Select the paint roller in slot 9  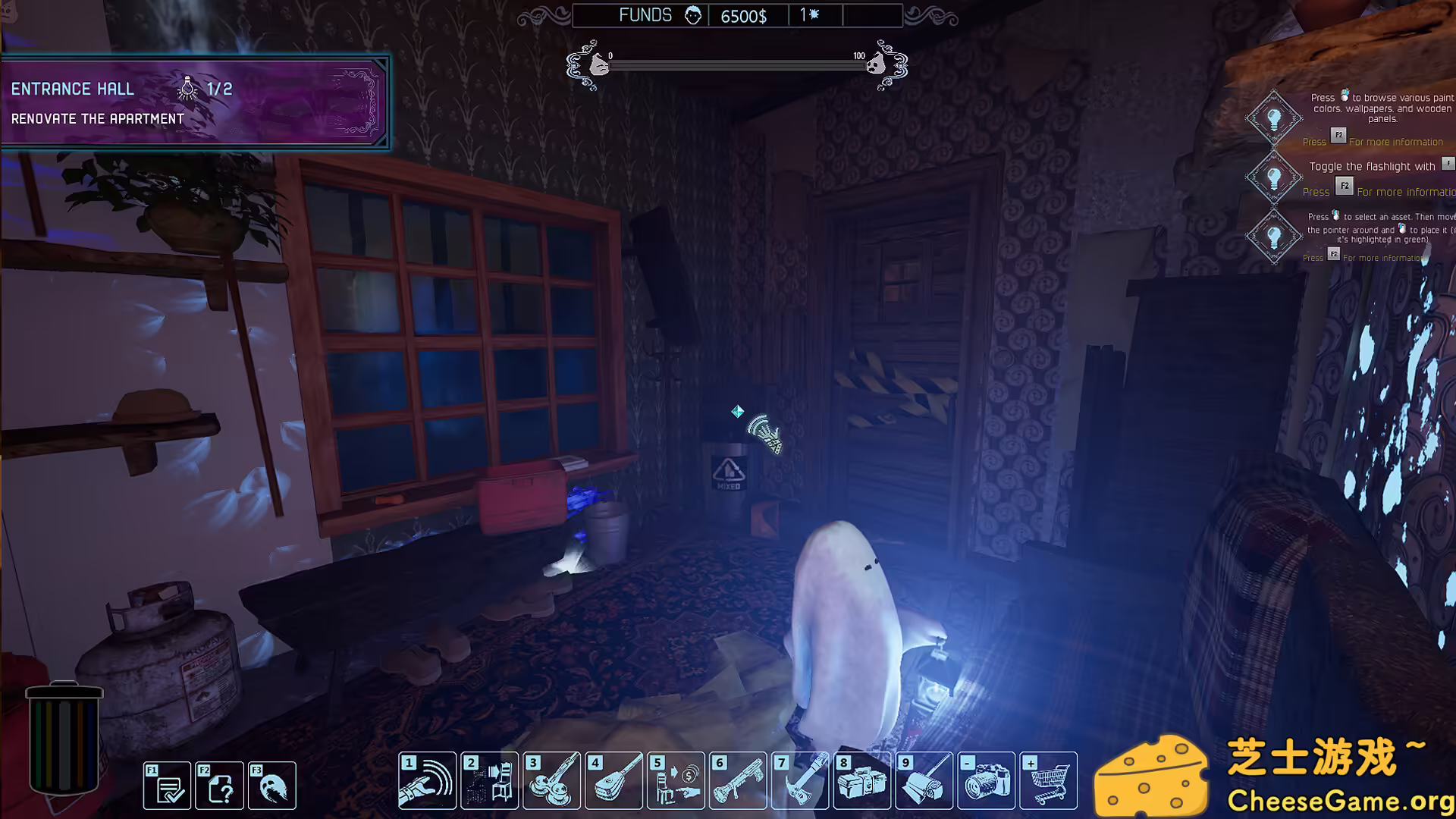click(x=925, y=781)
